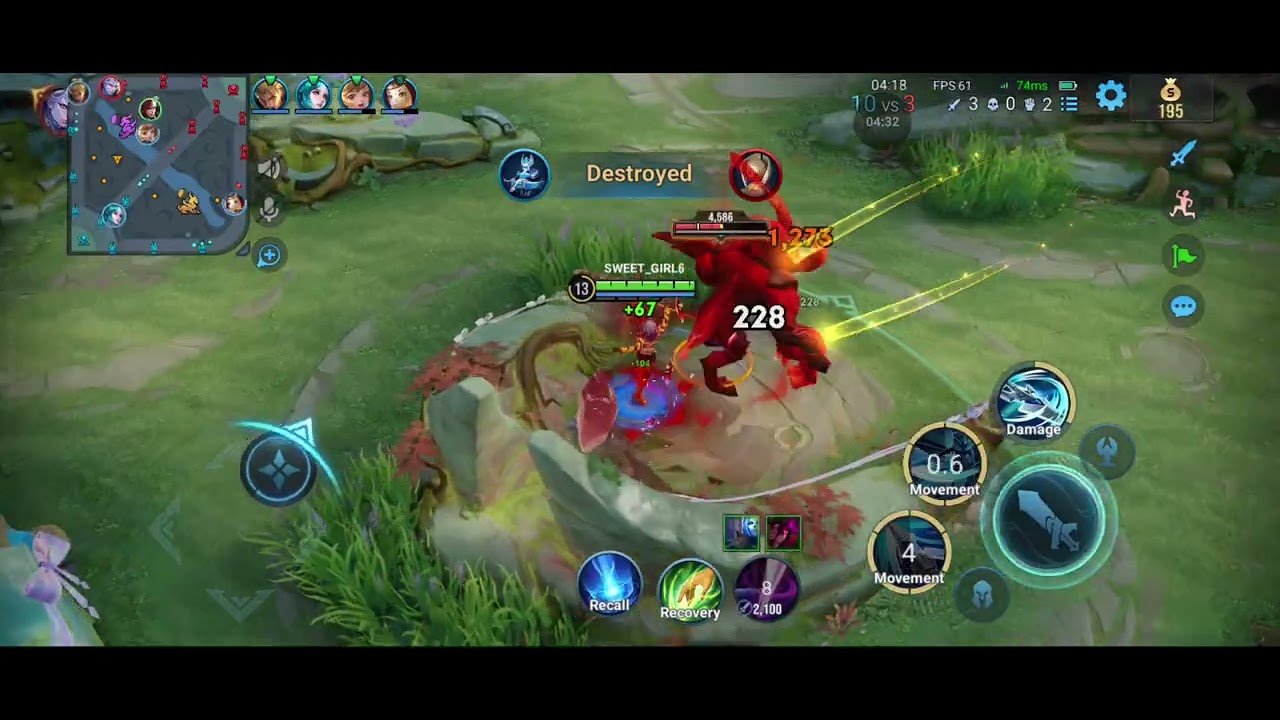Screen dimensions: 1280x720
Task: Expand the minimap with the magnifier button
Action: tap(269, 256)
